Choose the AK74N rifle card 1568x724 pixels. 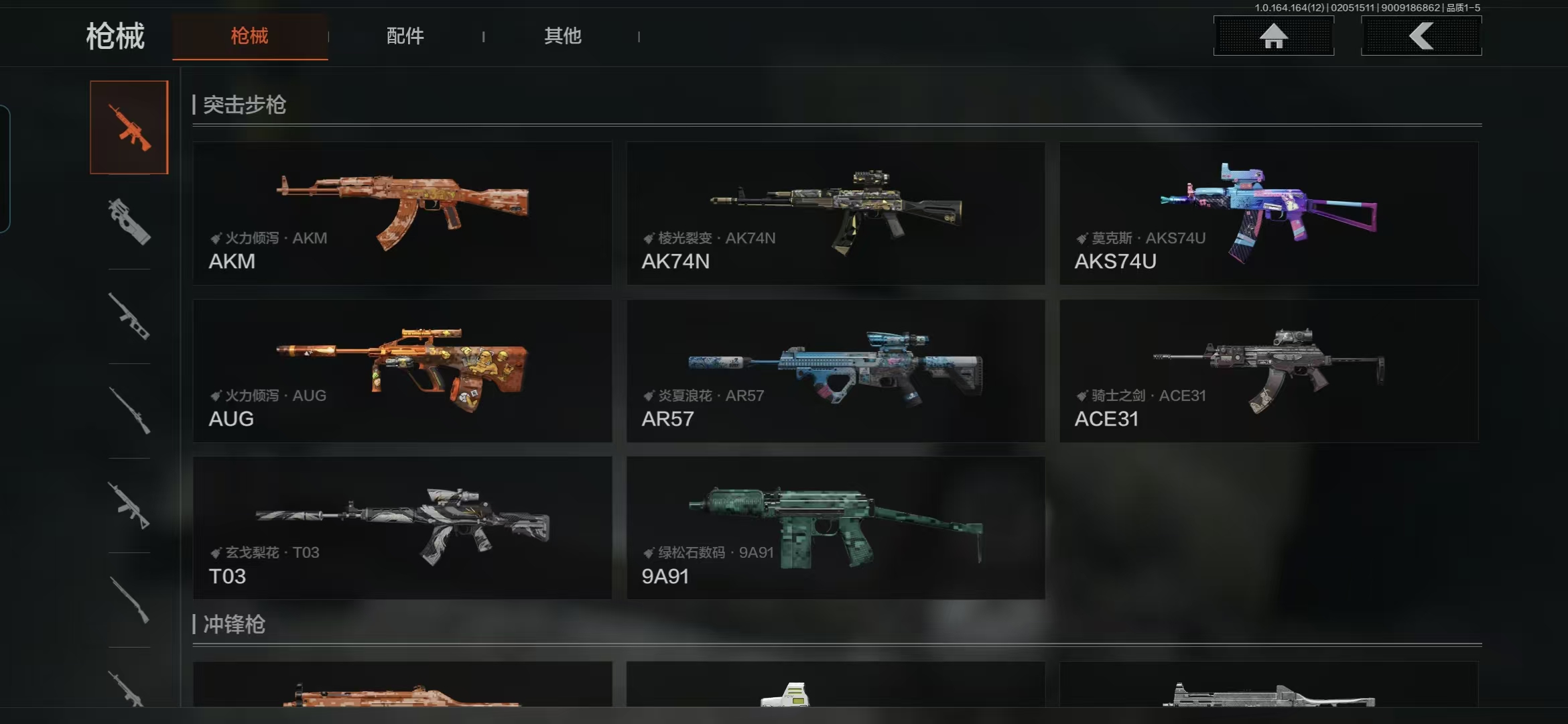pos(836,213)
